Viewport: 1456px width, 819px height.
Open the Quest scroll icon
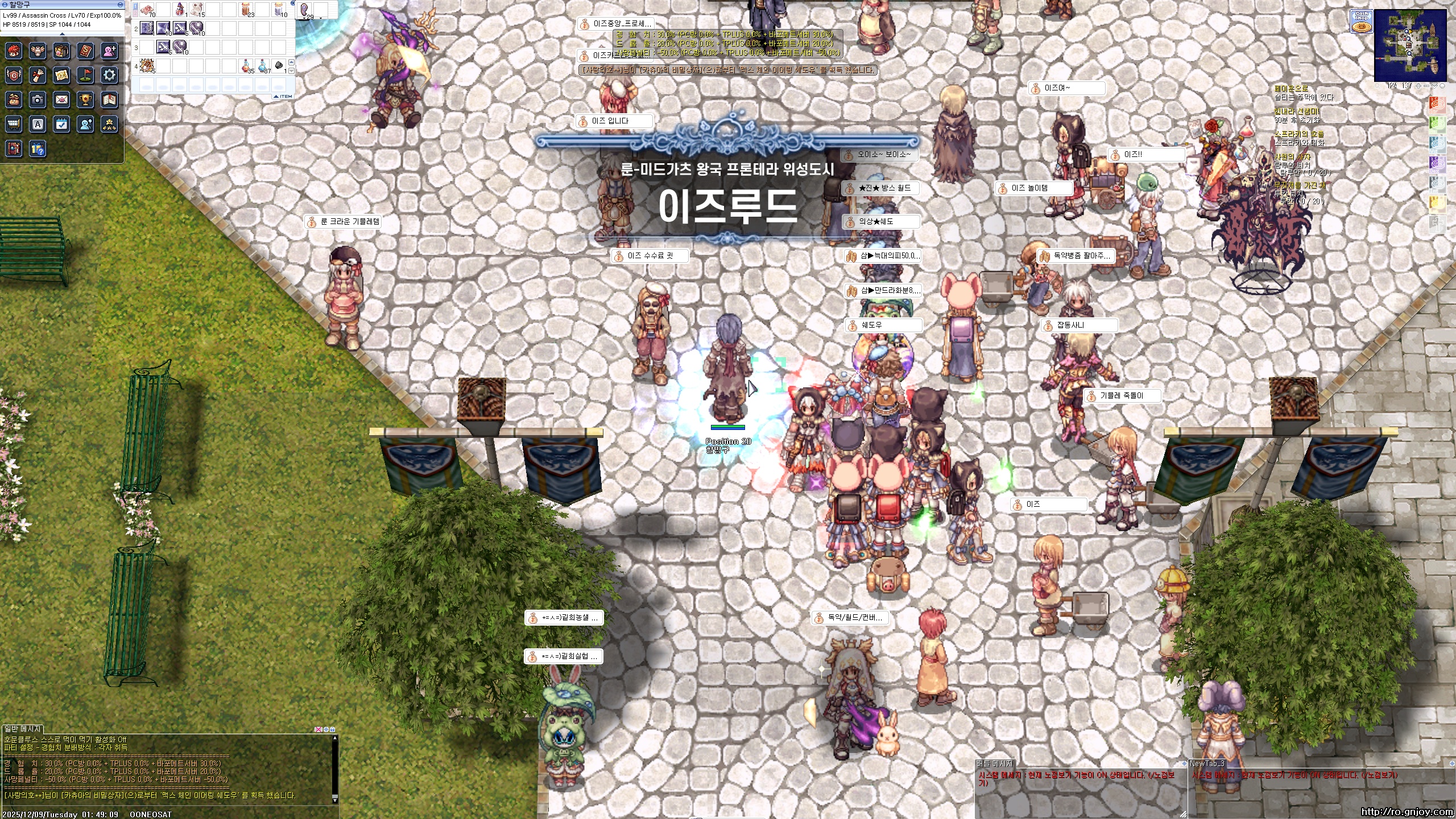(x=38, y=75)
